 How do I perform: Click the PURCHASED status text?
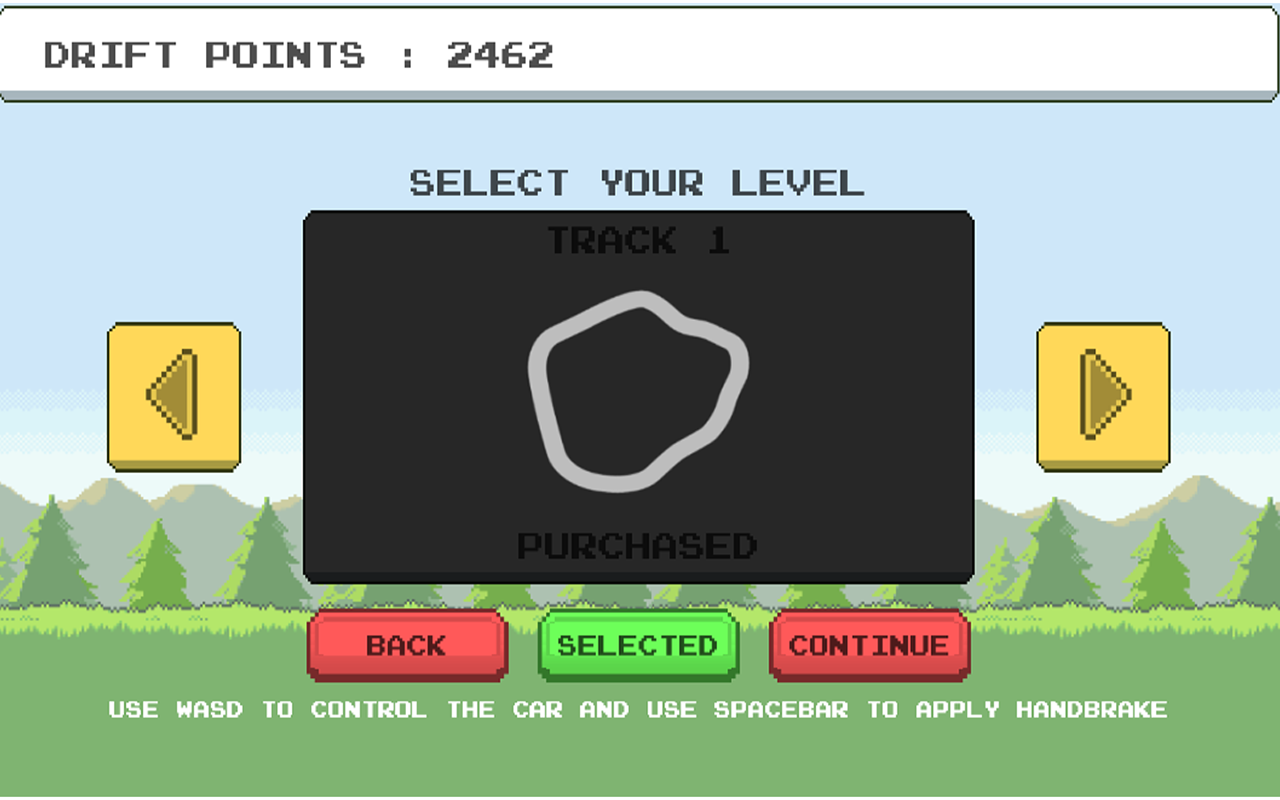click(x=637, y=547)
